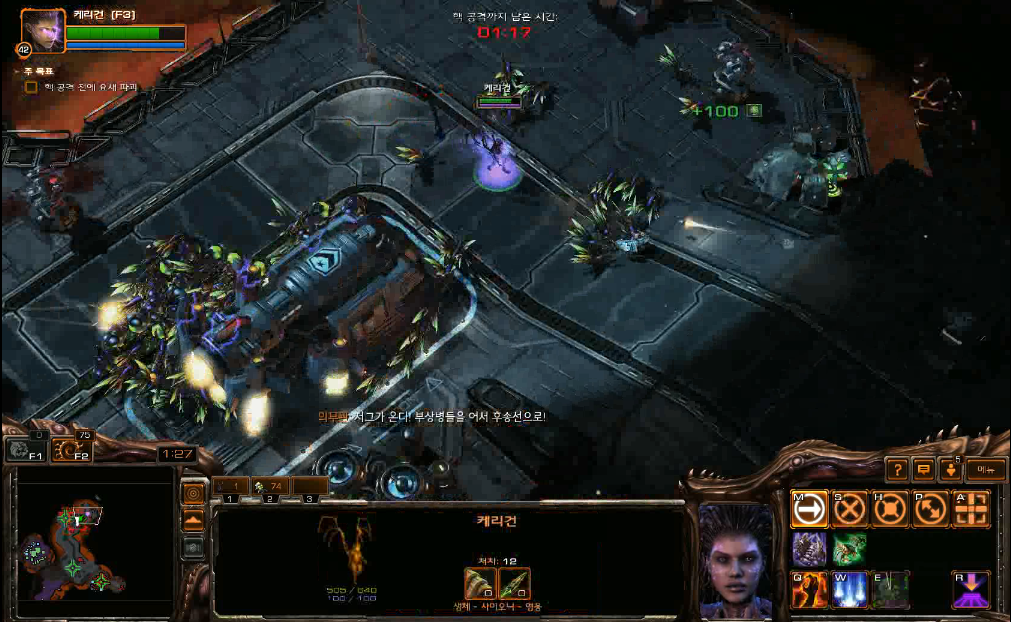Cast the purple R ability

coord(971,590)
